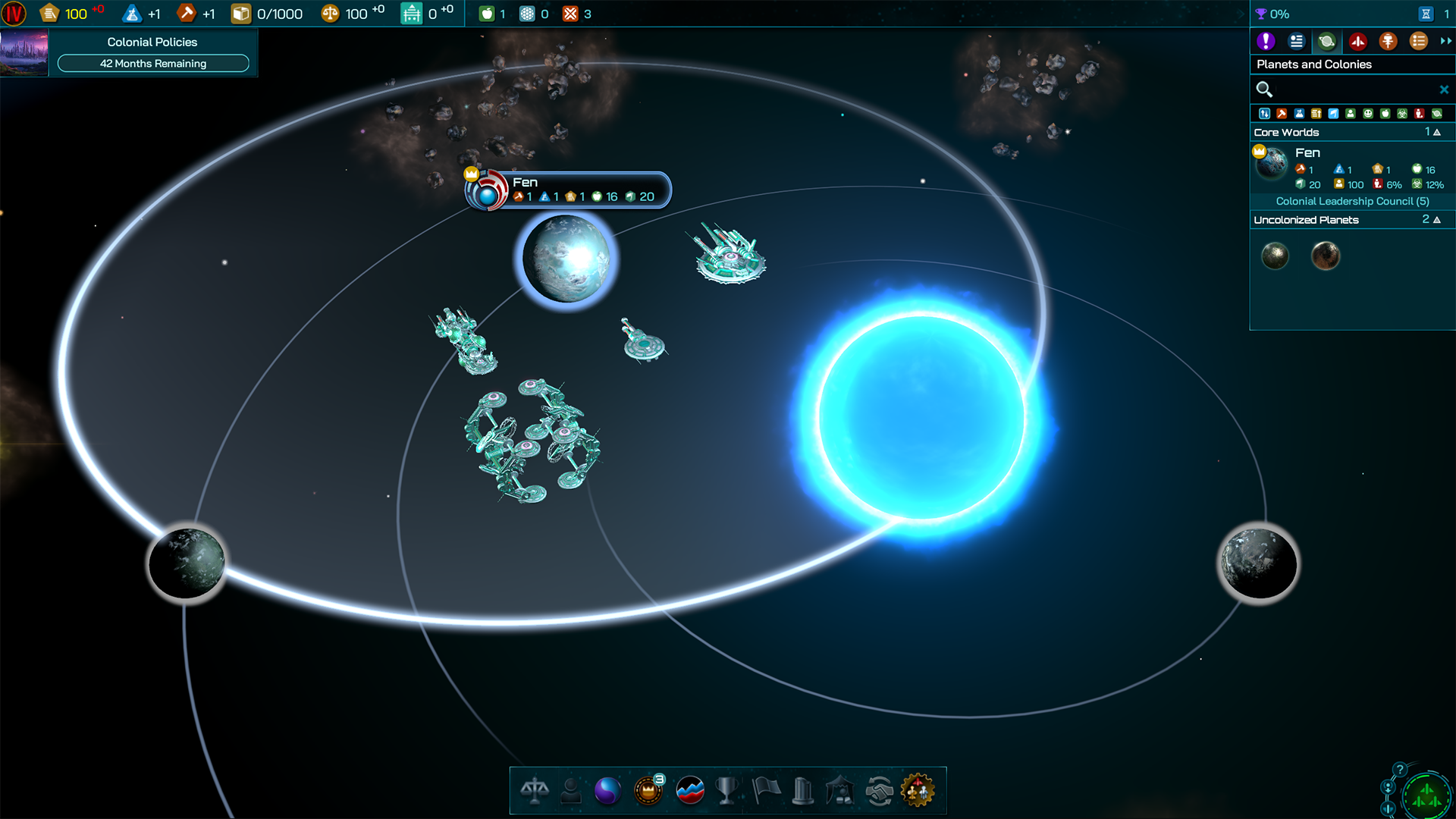Screen dimensions: 1456x819
Task: Open the scales of justice screen
Action: [x=535, y=791]
